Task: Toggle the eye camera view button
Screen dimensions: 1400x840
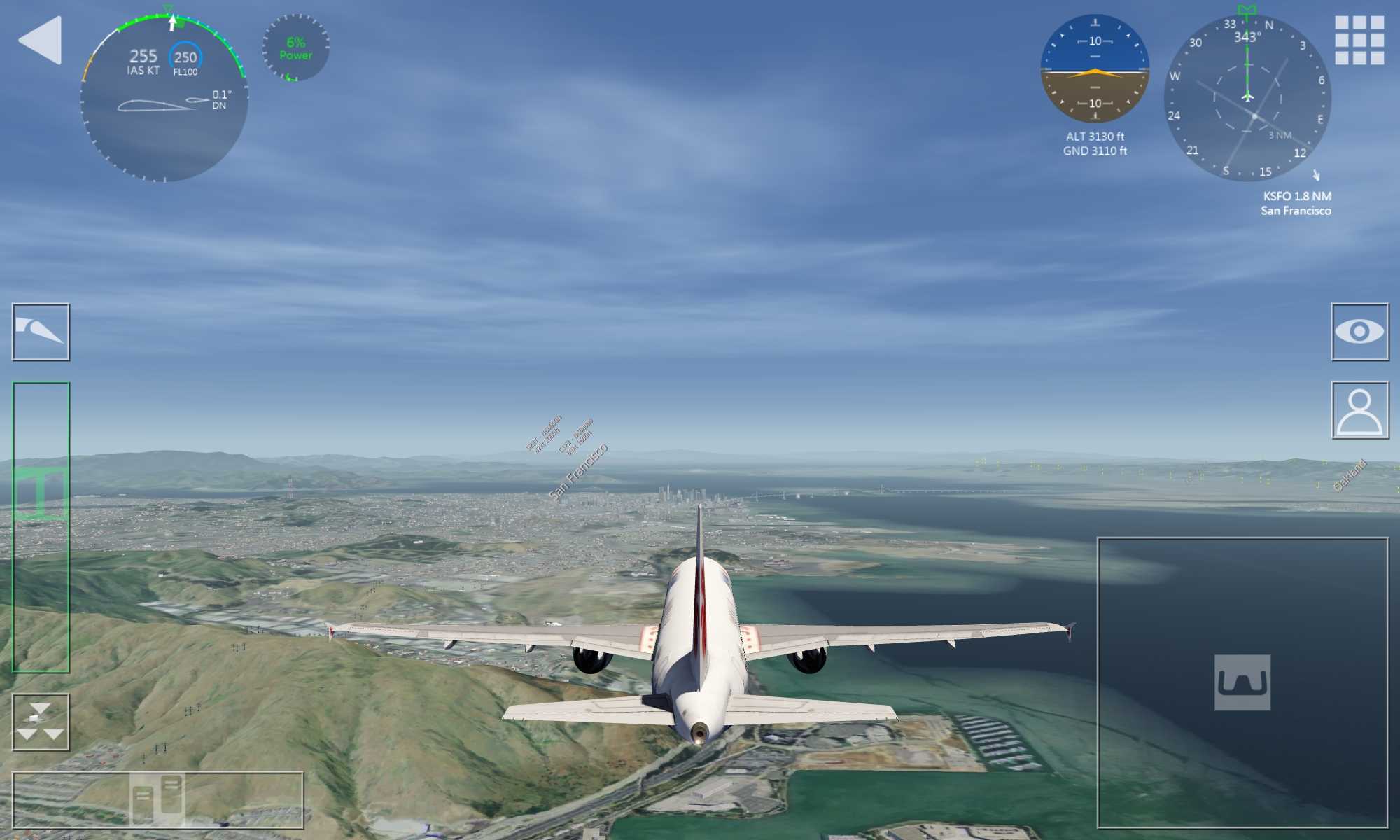Action: (x=1359, y=332)
